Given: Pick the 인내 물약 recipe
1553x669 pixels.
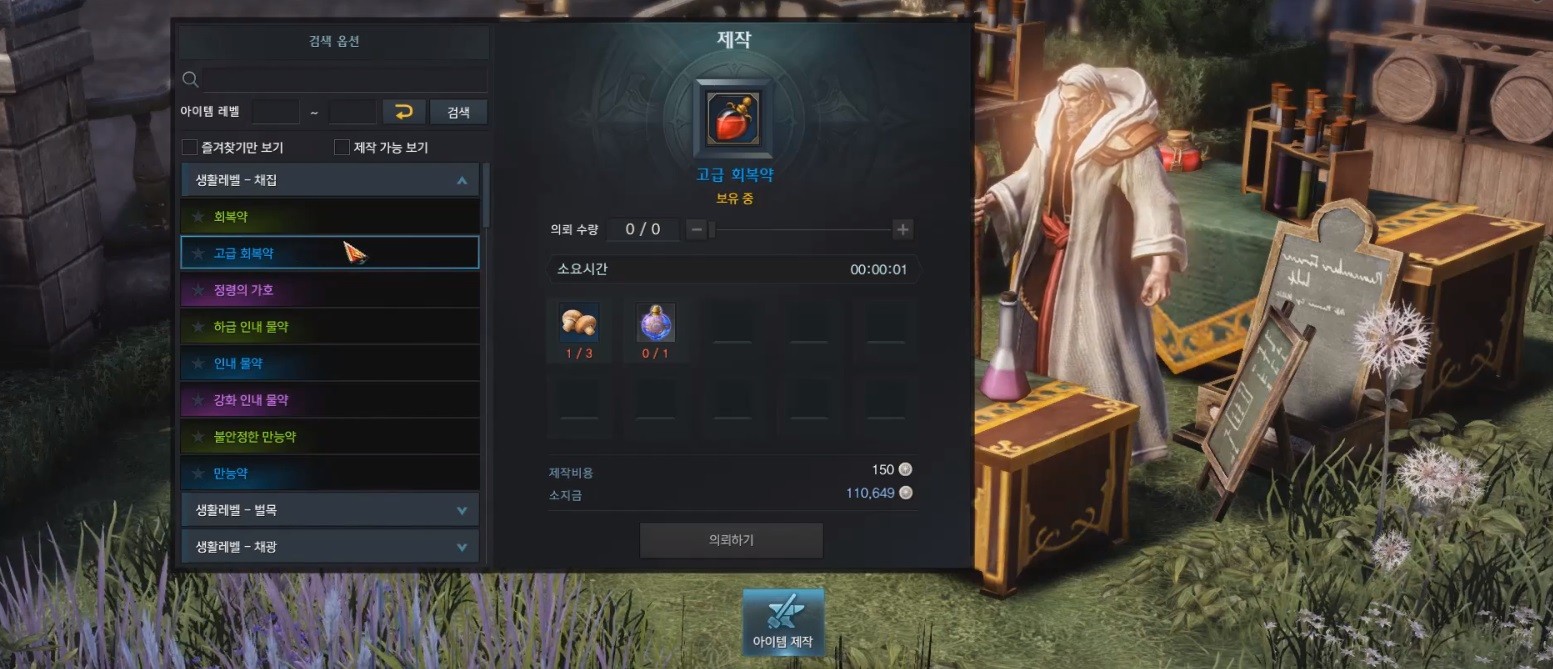Looking at the screenshot, I should click(329, 363).
